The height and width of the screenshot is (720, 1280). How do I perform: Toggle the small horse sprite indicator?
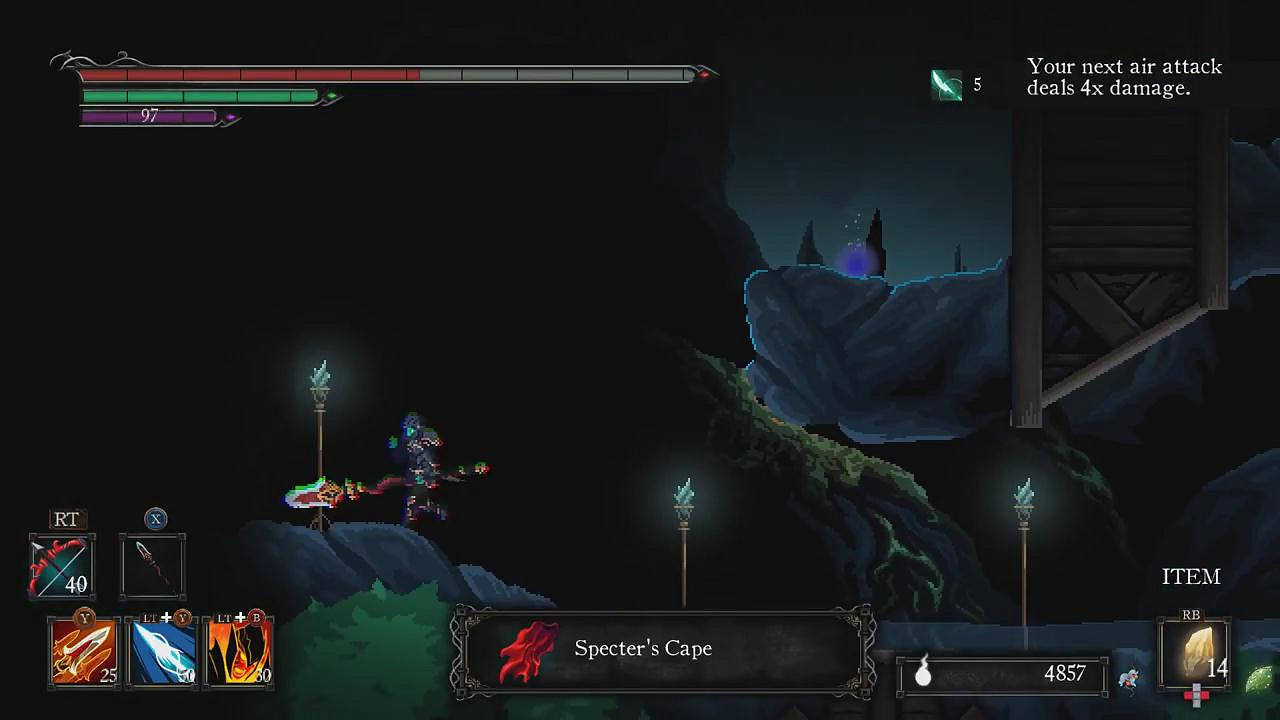(x=1129, y=678)
